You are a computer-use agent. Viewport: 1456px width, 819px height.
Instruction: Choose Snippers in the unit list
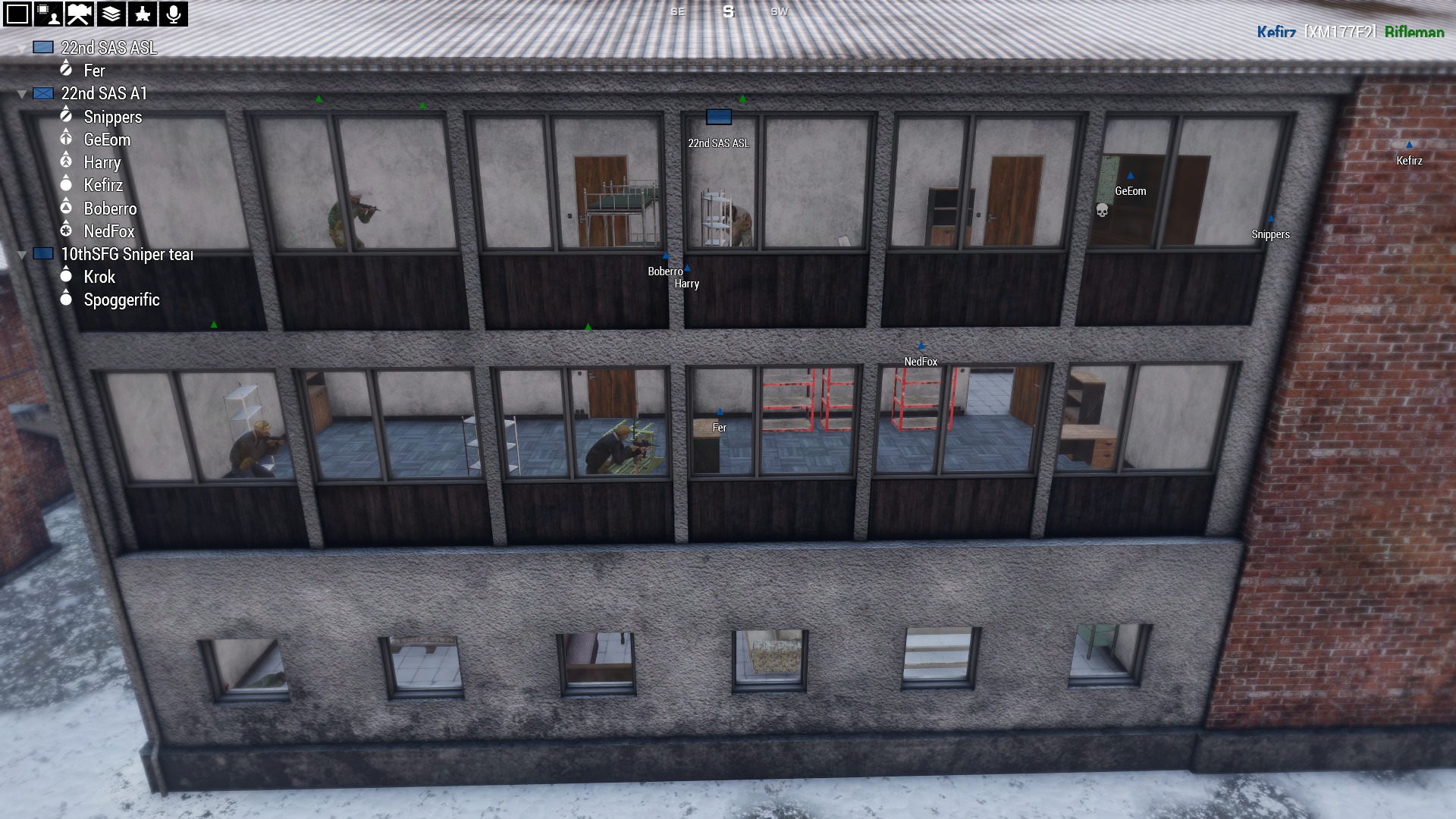(x=112, y=117)
